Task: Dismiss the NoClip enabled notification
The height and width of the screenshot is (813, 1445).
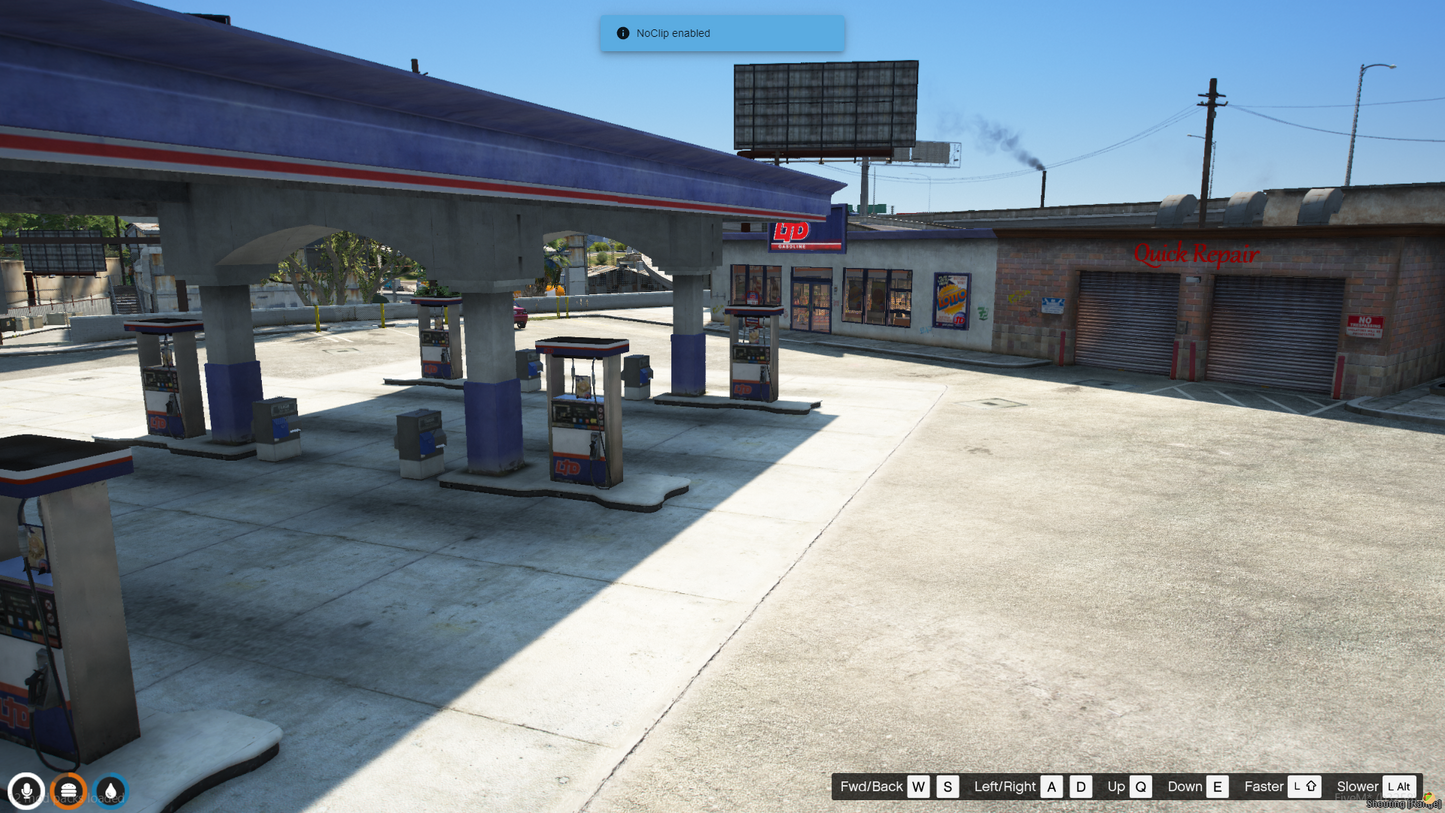Action: (722, 33)
